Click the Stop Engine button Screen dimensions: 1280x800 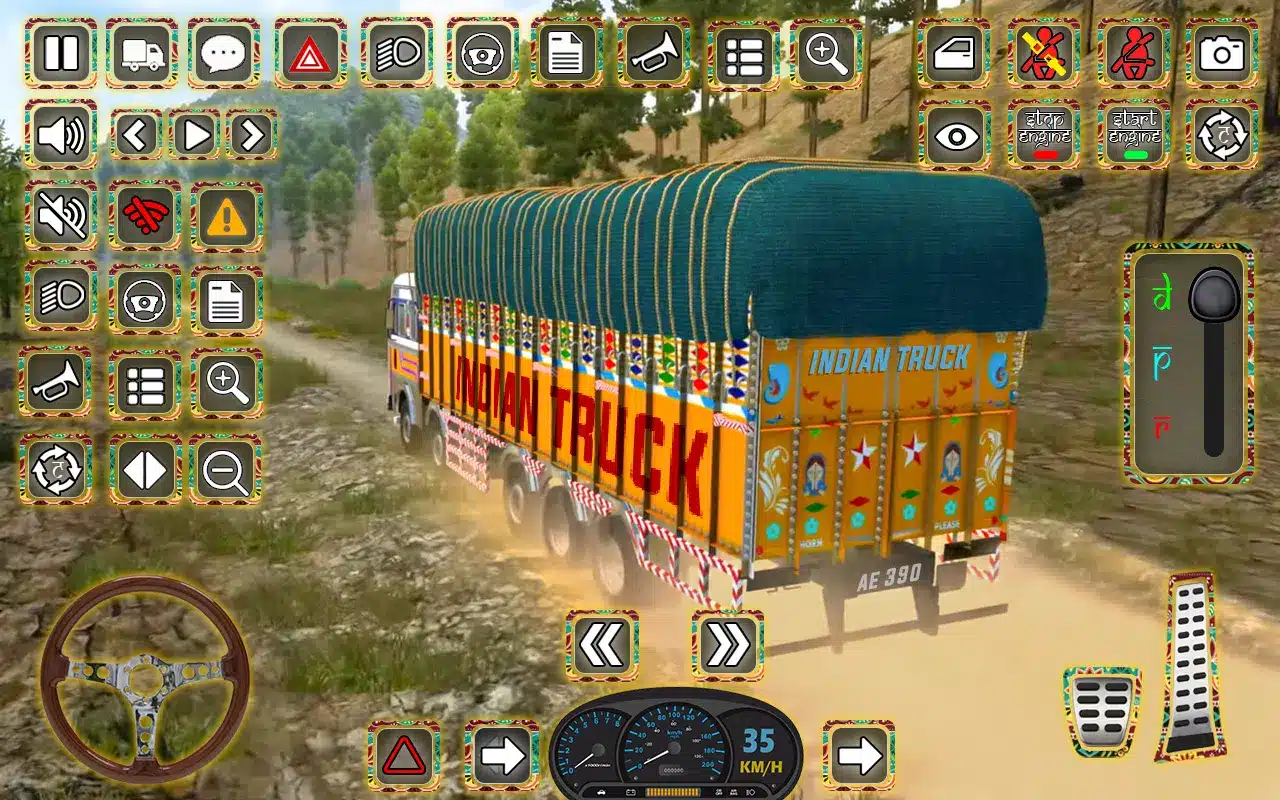pyautogui.click(x=1044, y=135)
